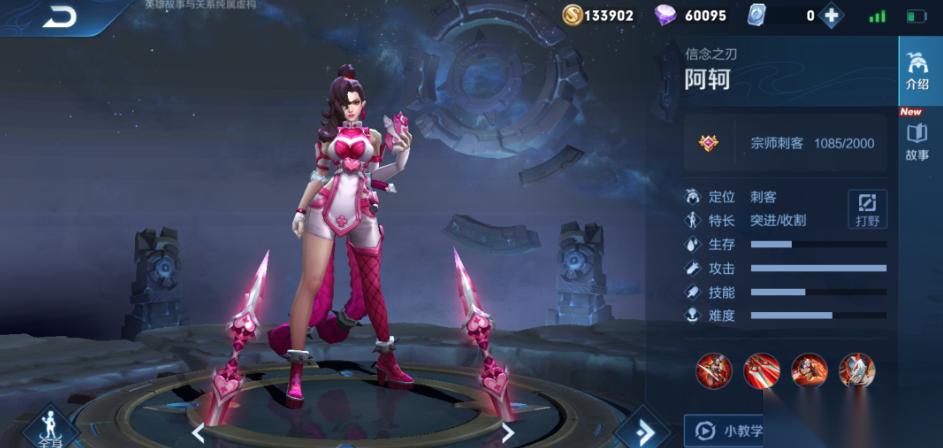The width and height of the screenshot is (943, 448).
Task: View the third skill icon
Action: (x=809, y=370)
